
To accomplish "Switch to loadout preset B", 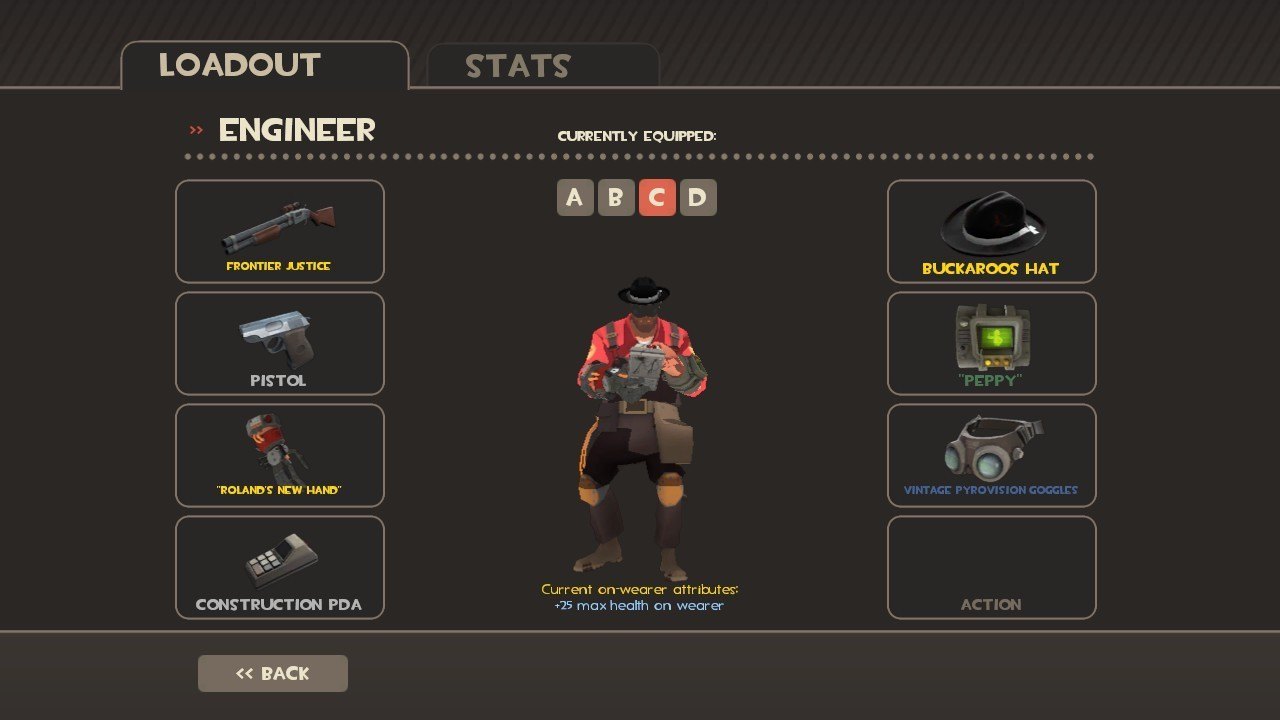I will [615, 198].
